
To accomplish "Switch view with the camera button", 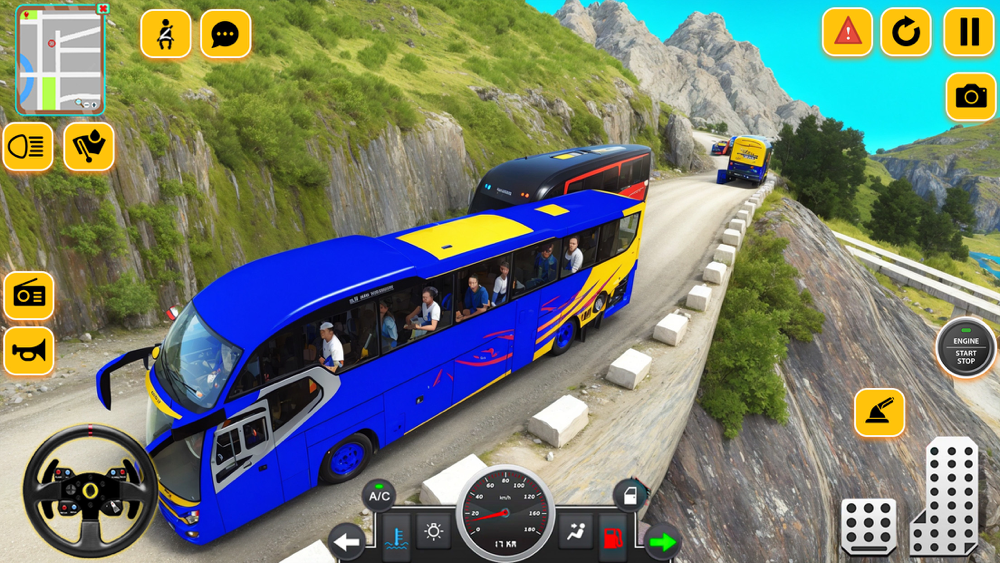I will coord(970,96).
